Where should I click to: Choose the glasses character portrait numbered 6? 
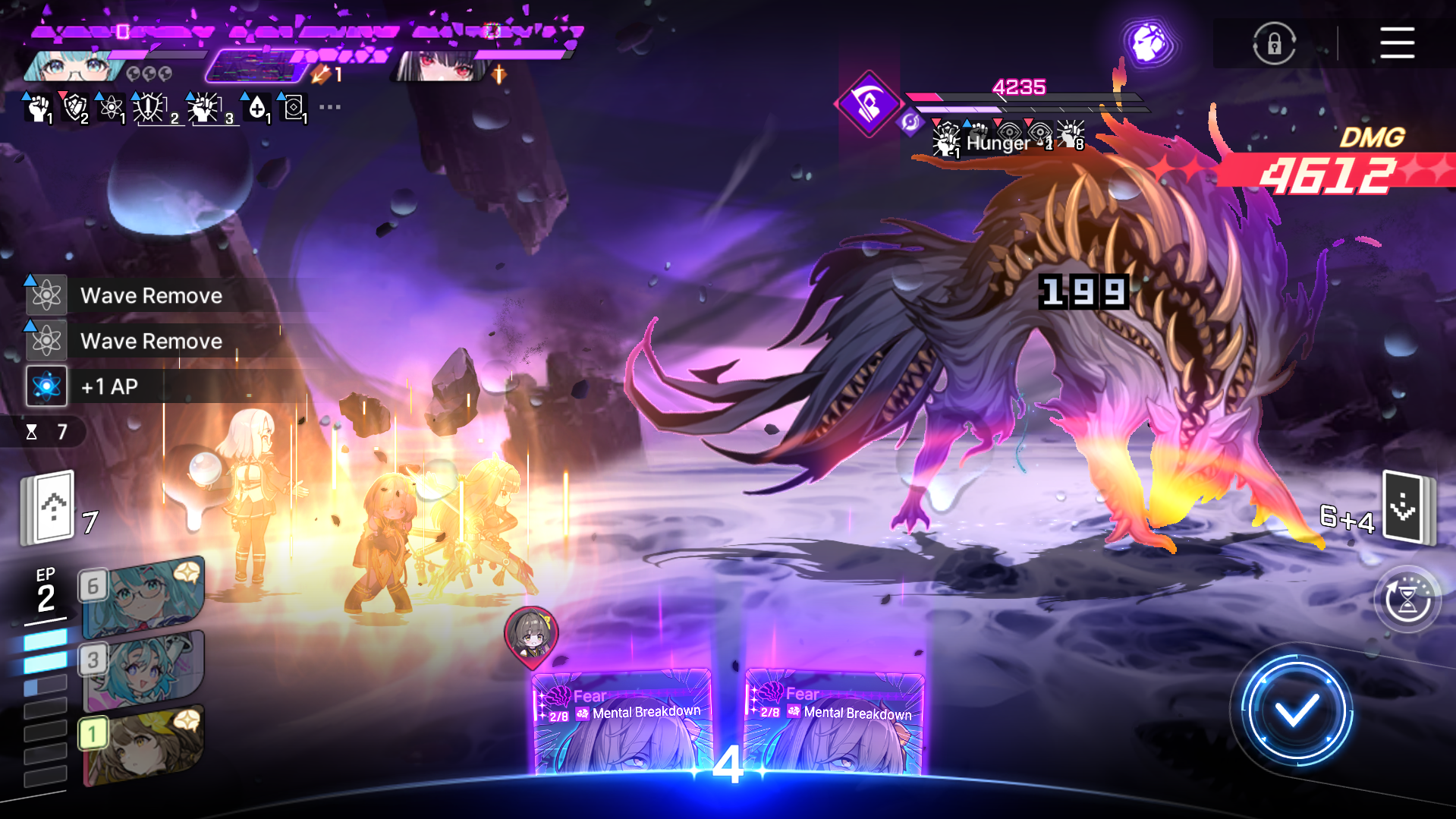tap(143, 597)
